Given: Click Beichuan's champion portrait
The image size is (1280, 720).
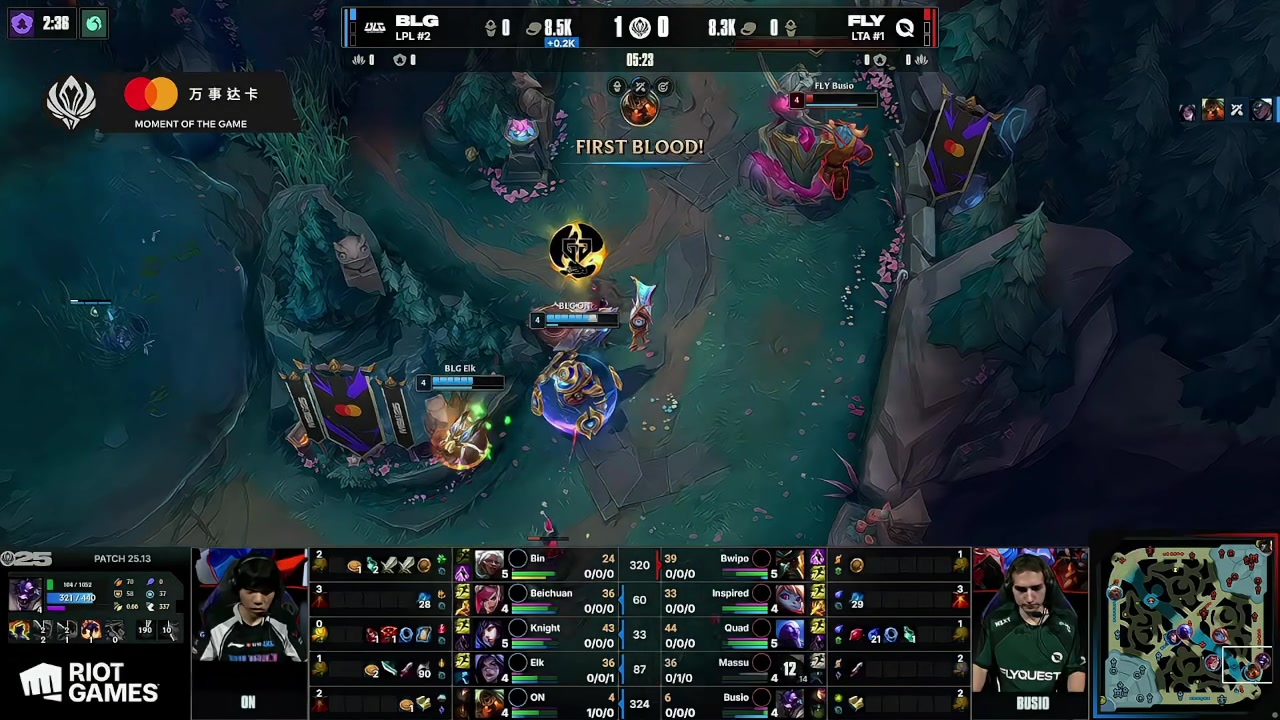Looking at the screenshot, I should 490,600.
